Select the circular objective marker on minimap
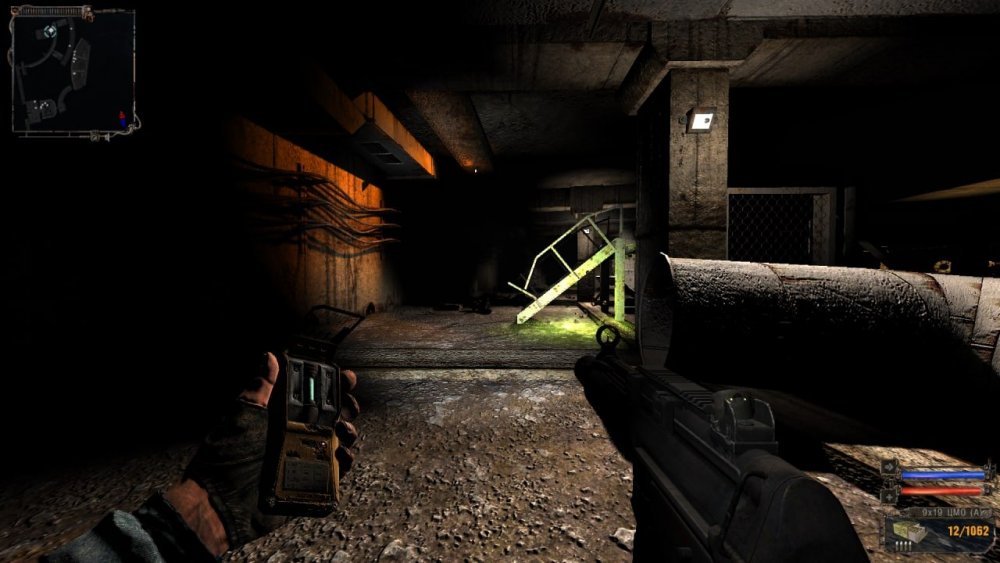This screenshot has width=1000, height=563. tap(48, 31)
